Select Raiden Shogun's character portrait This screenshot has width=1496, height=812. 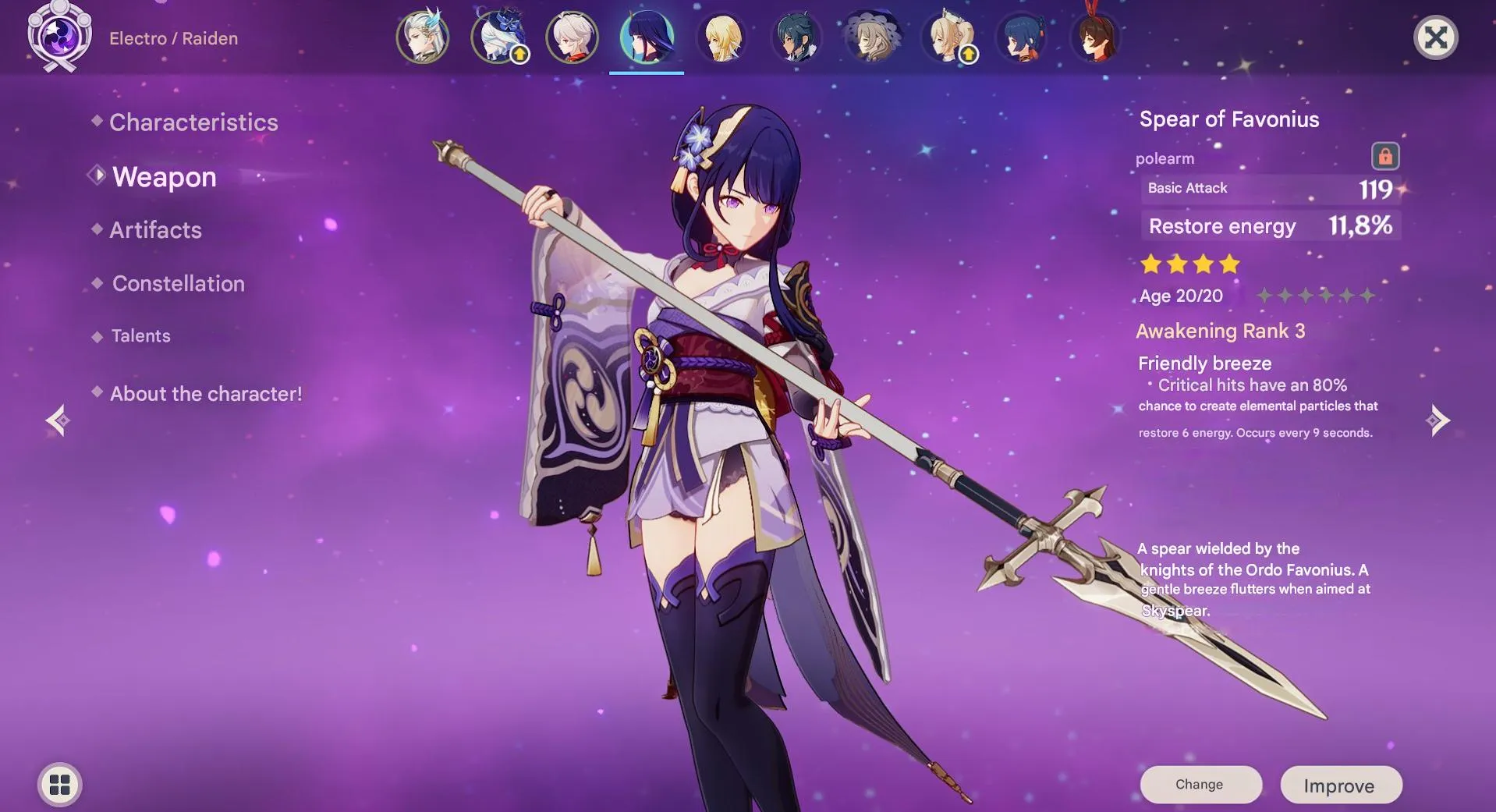647,37
